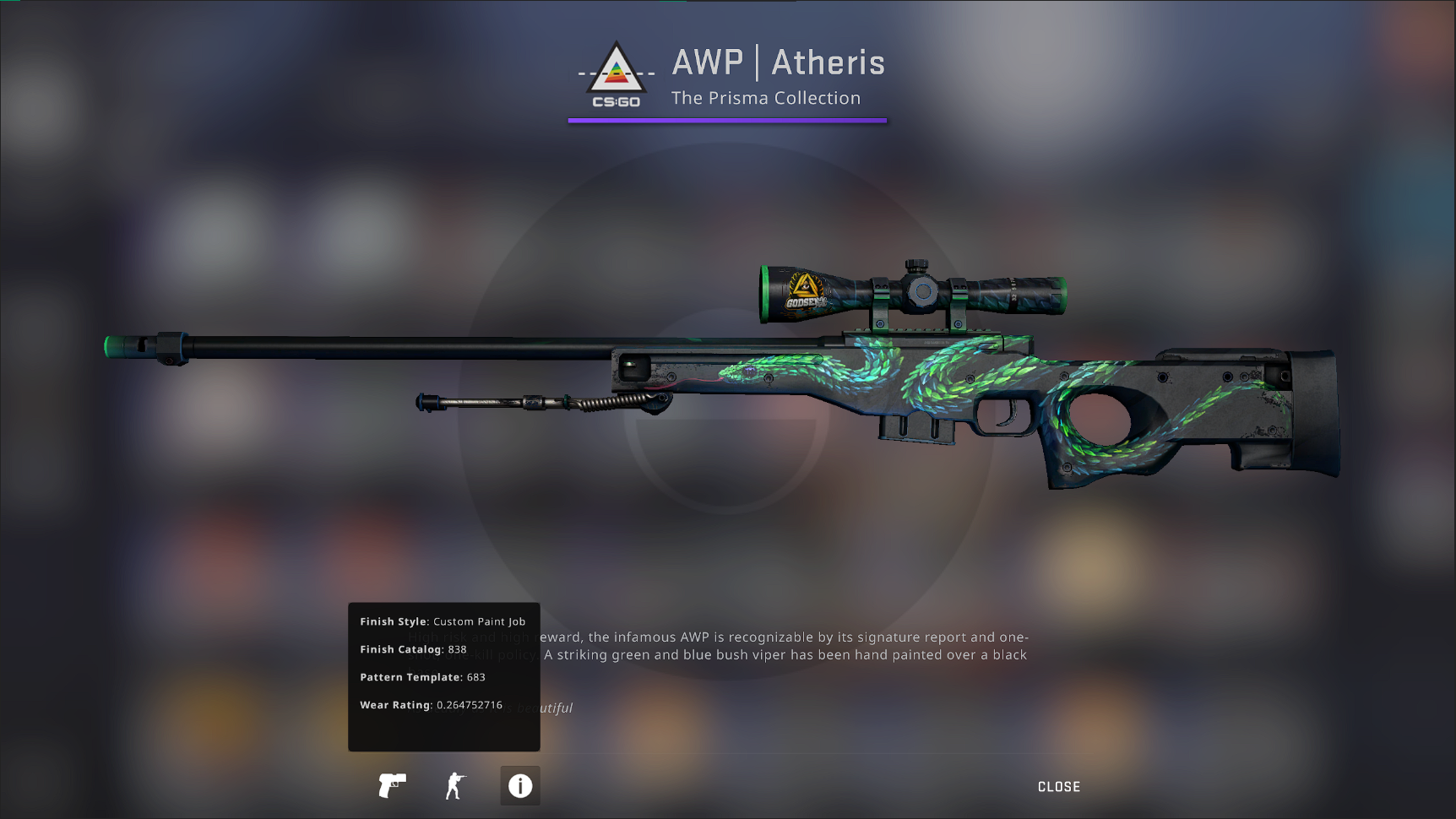1456x819 pixels.
Task: Click the CLOSE button
Action: point(1058,786)
